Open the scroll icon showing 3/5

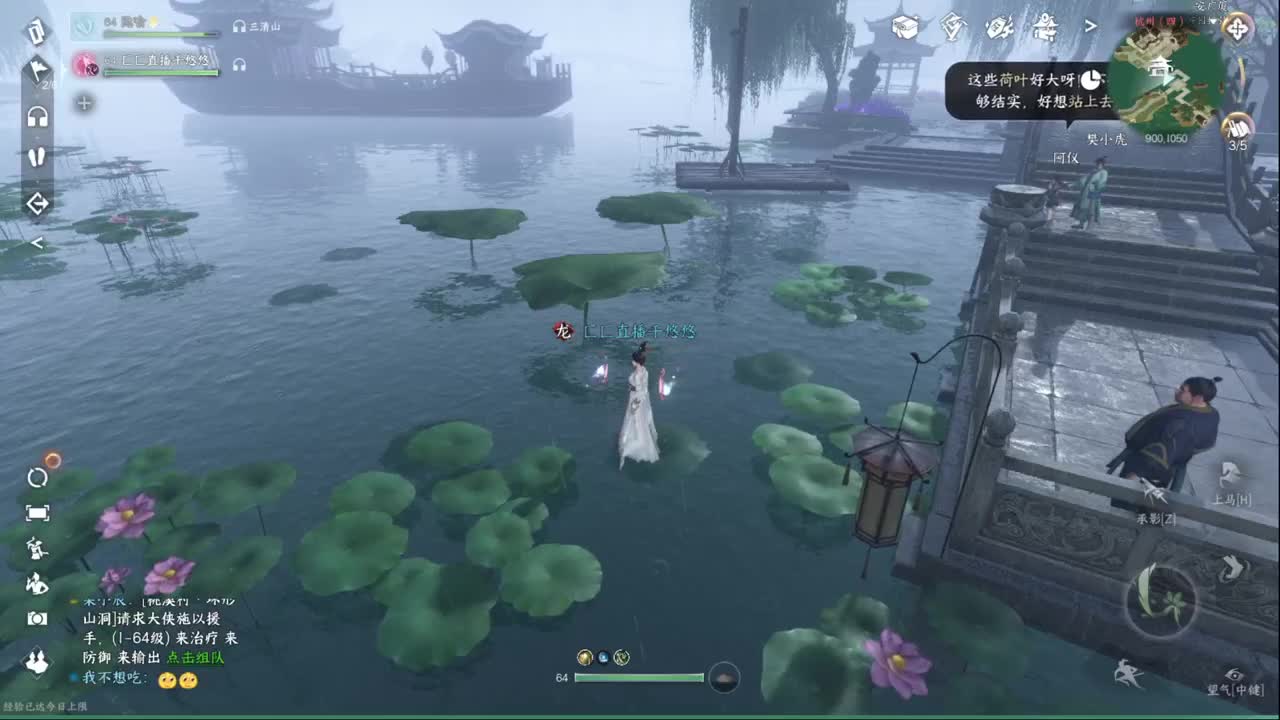click(1238, 128)
